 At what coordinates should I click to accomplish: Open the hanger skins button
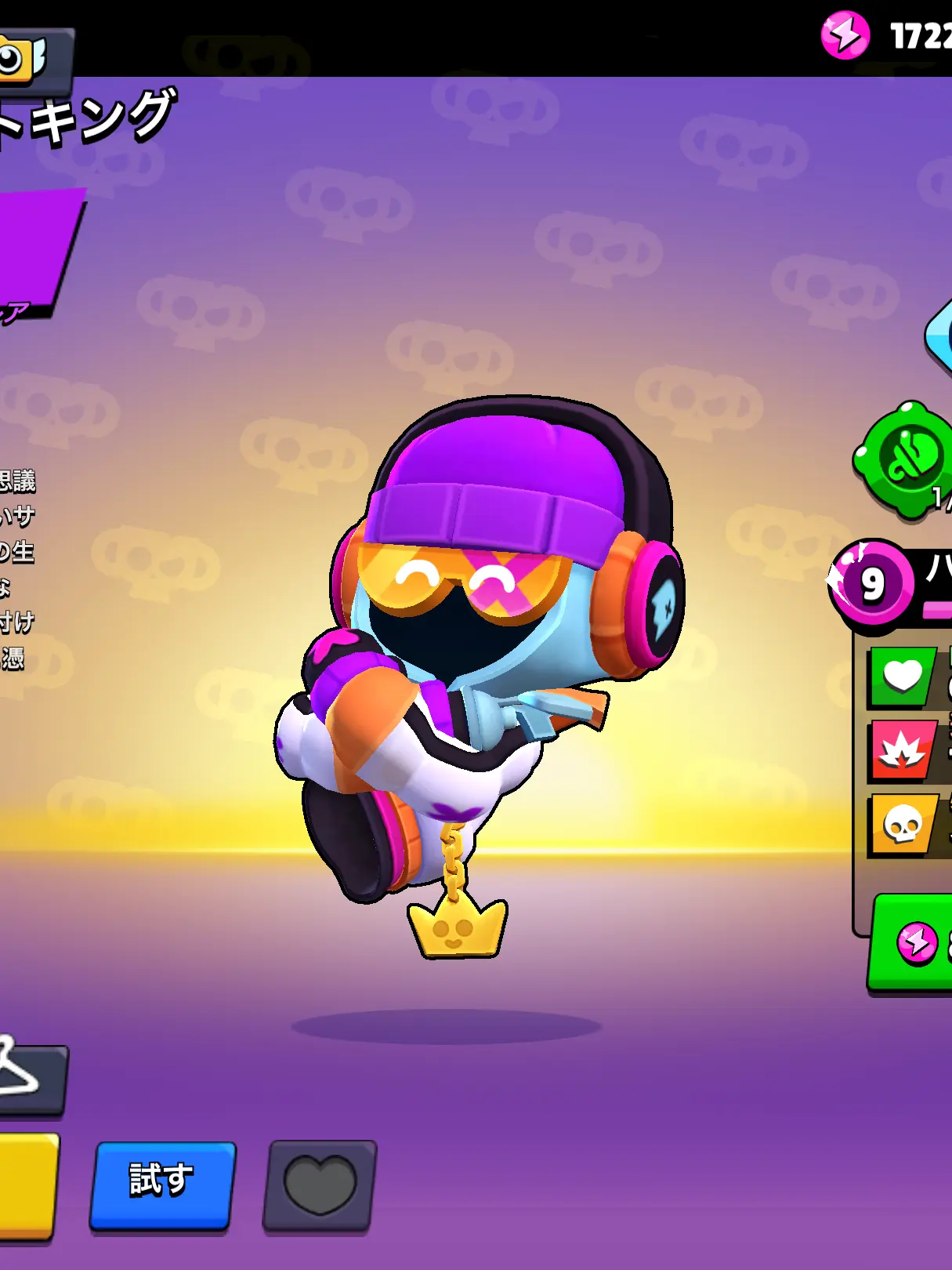(27, 1077)
